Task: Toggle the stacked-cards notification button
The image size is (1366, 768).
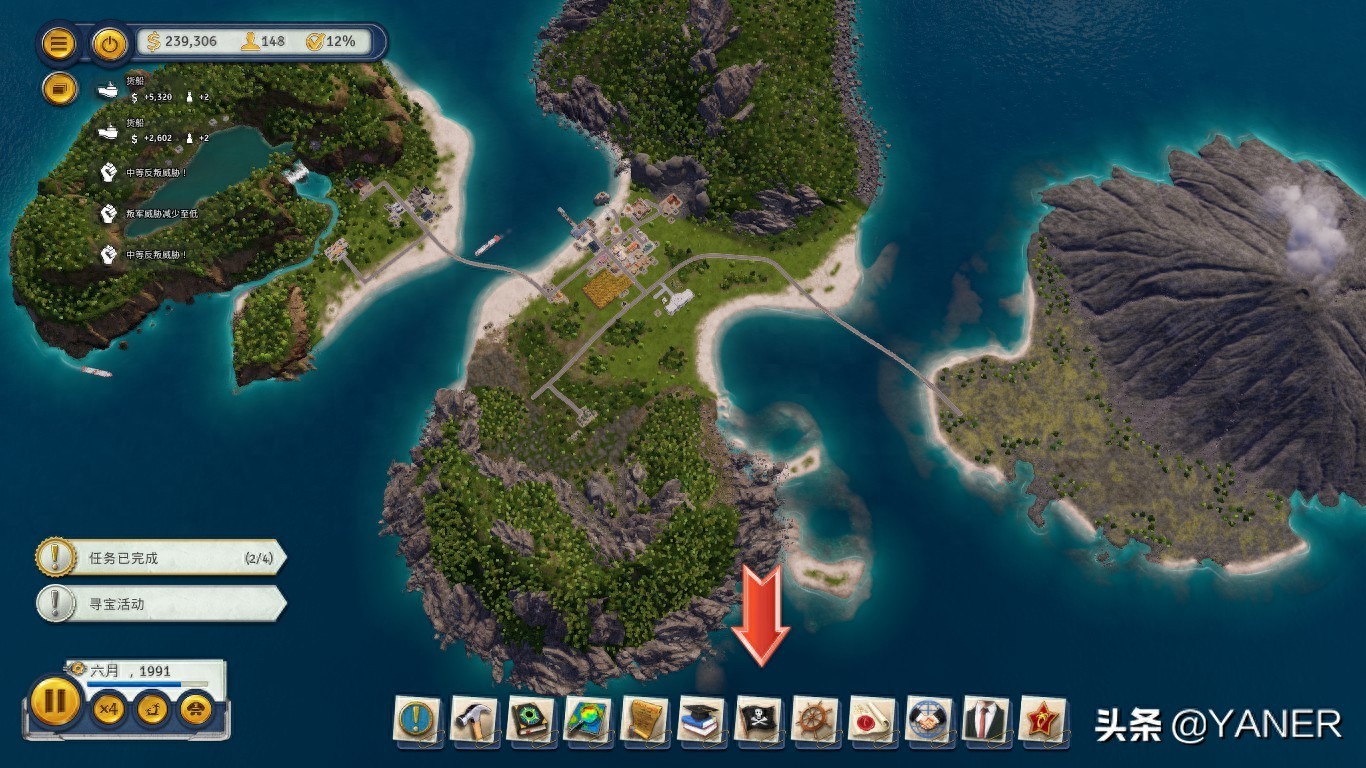Action: coord(59,89)
